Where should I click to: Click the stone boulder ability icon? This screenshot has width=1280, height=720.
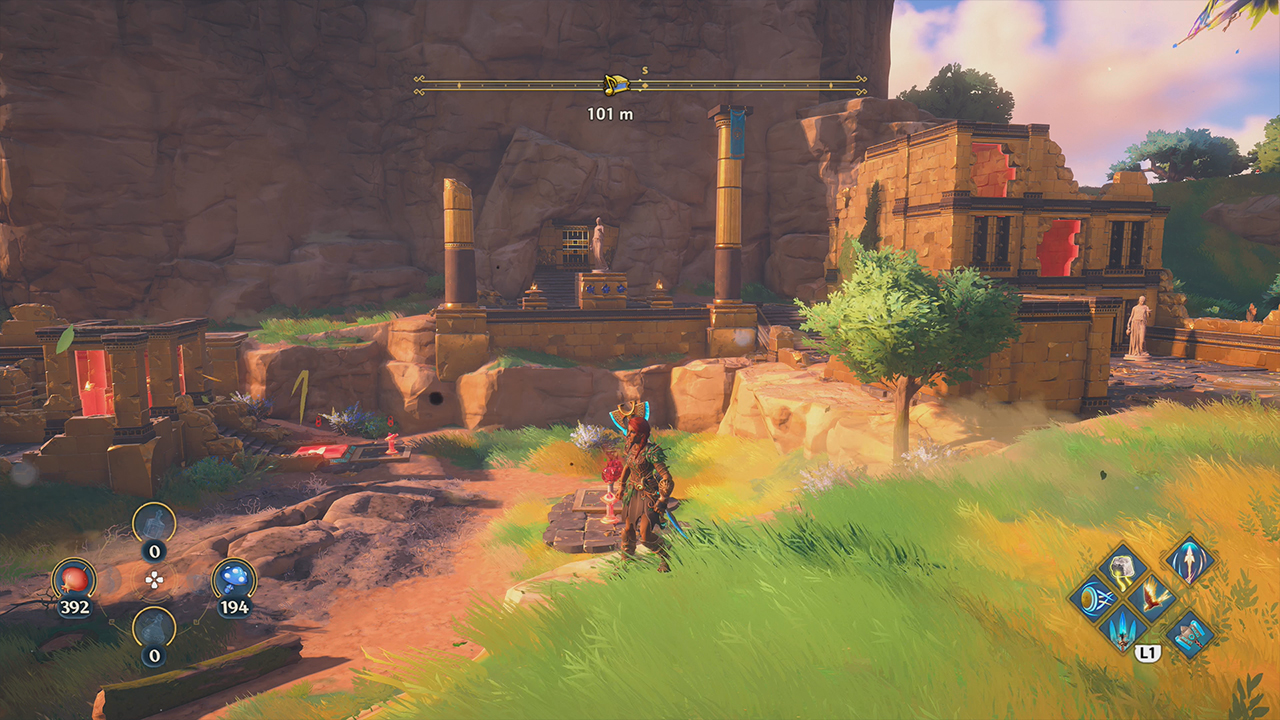(1122, 569)
